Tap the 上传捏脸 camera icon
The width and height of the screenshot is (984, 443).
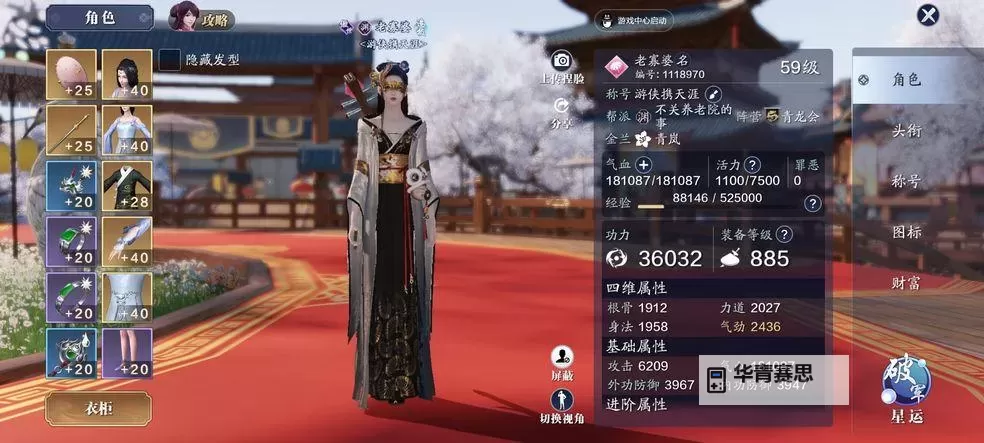click(x=562, y=61)
